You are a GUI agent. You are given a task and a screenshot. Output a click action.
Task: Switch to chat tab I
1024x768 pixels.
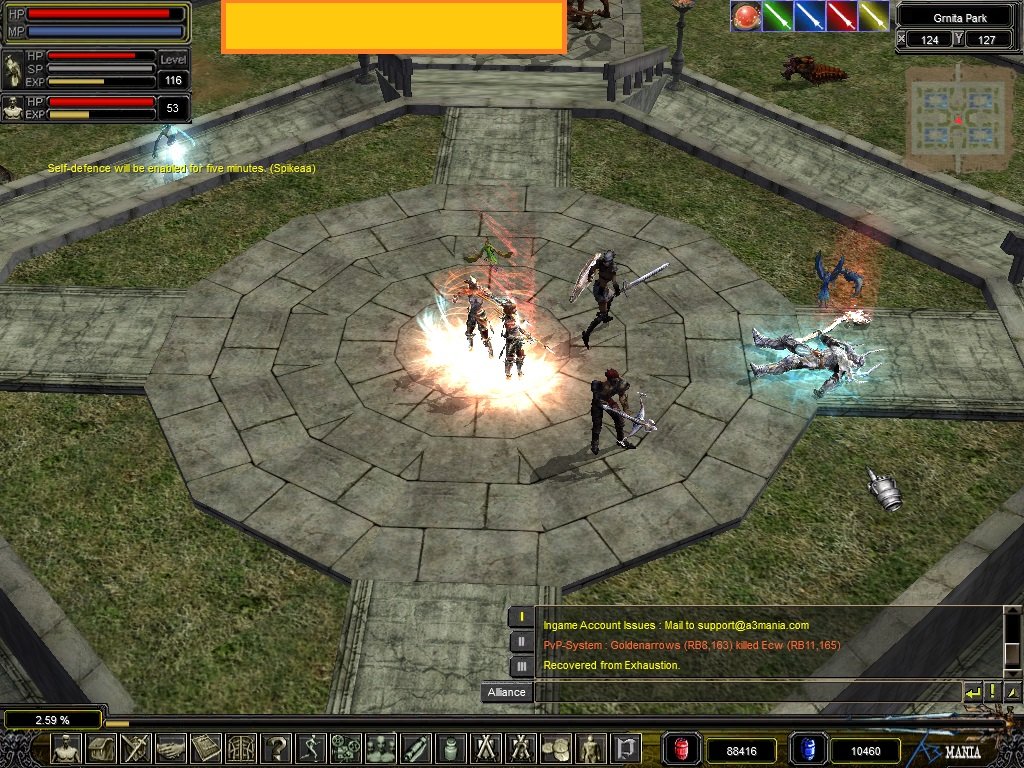coord(521,617)
